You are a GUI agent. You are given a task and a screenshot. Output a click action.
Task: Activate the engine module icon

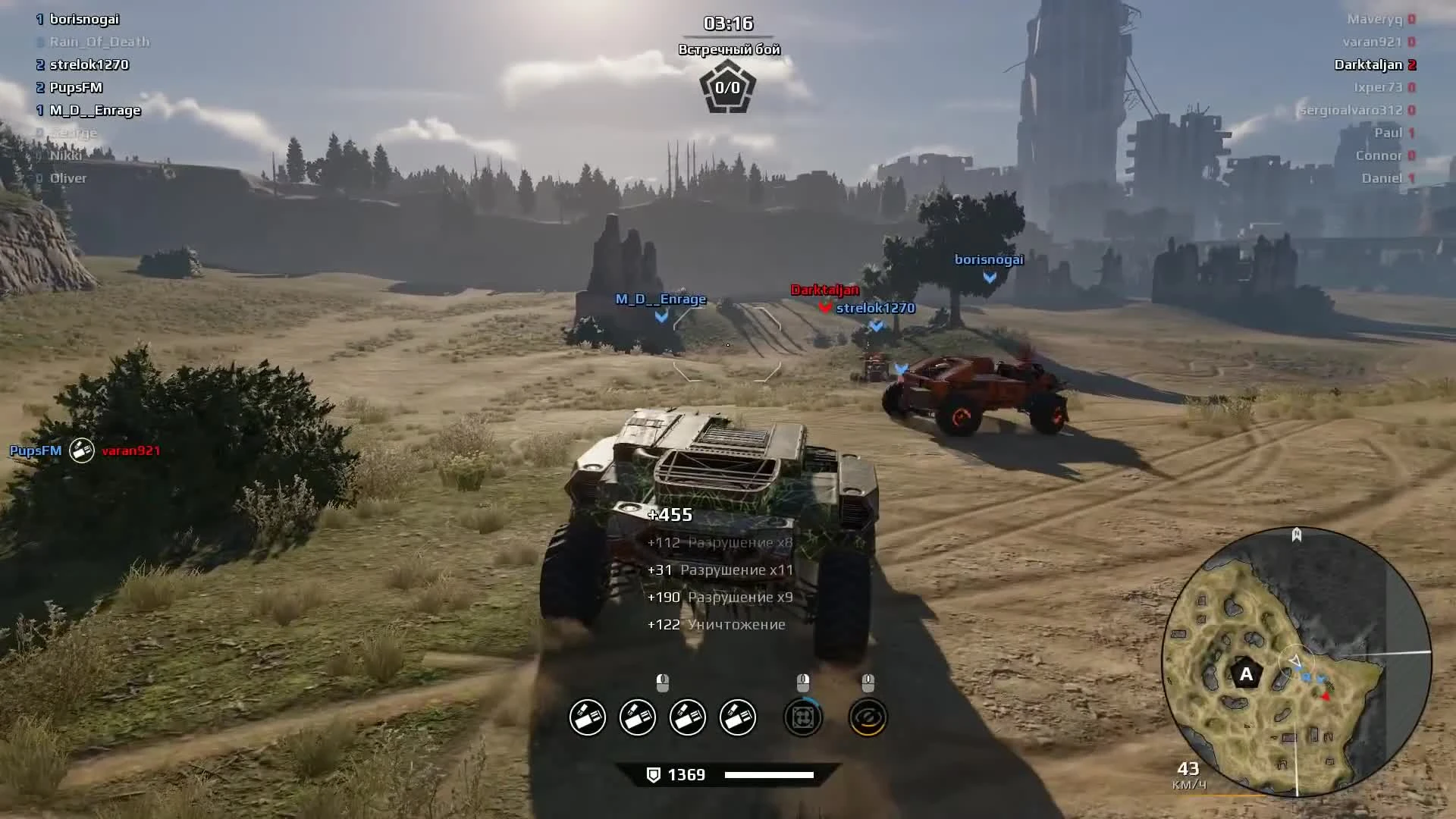804,717
